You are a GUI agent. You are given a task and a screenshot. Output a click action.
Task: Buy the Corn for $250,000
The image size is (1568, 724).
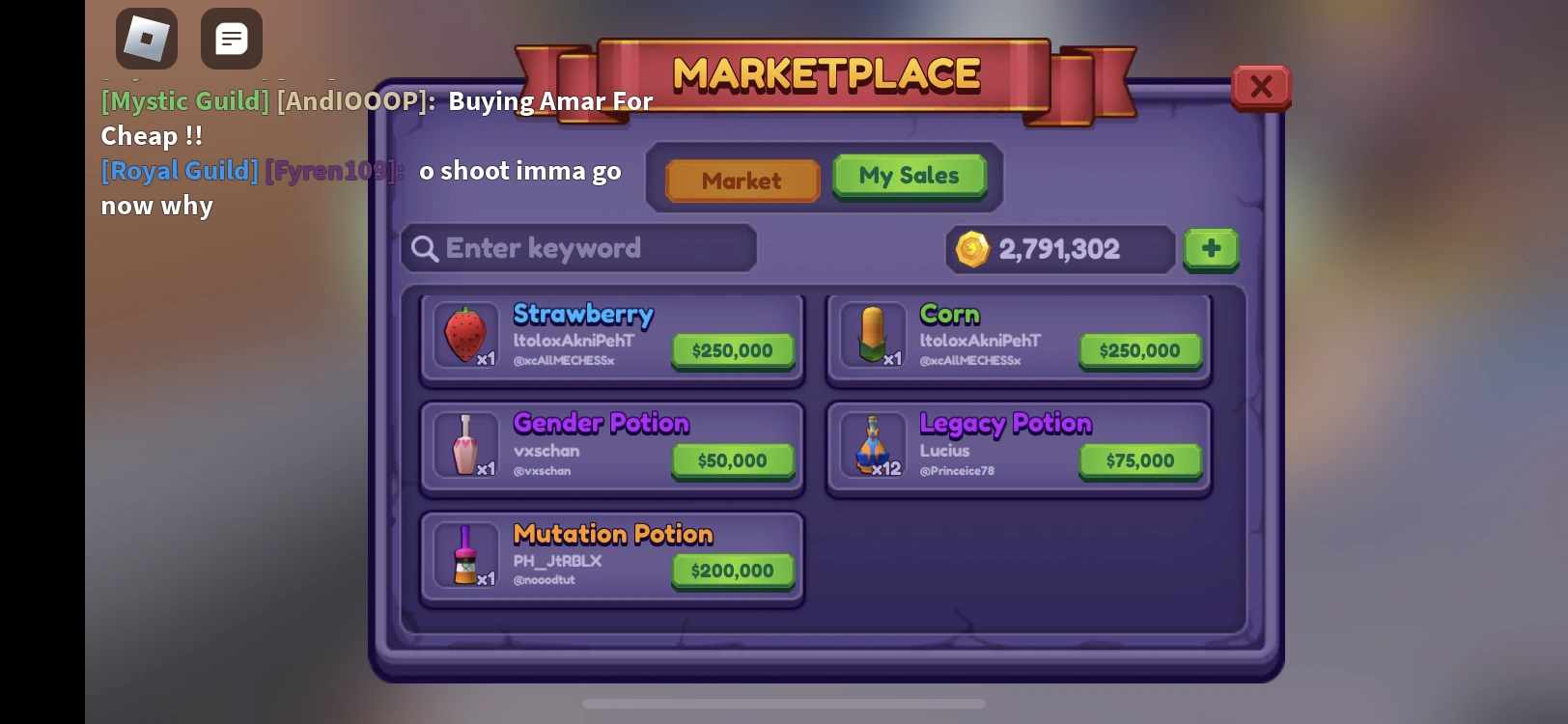[1139, 350]
